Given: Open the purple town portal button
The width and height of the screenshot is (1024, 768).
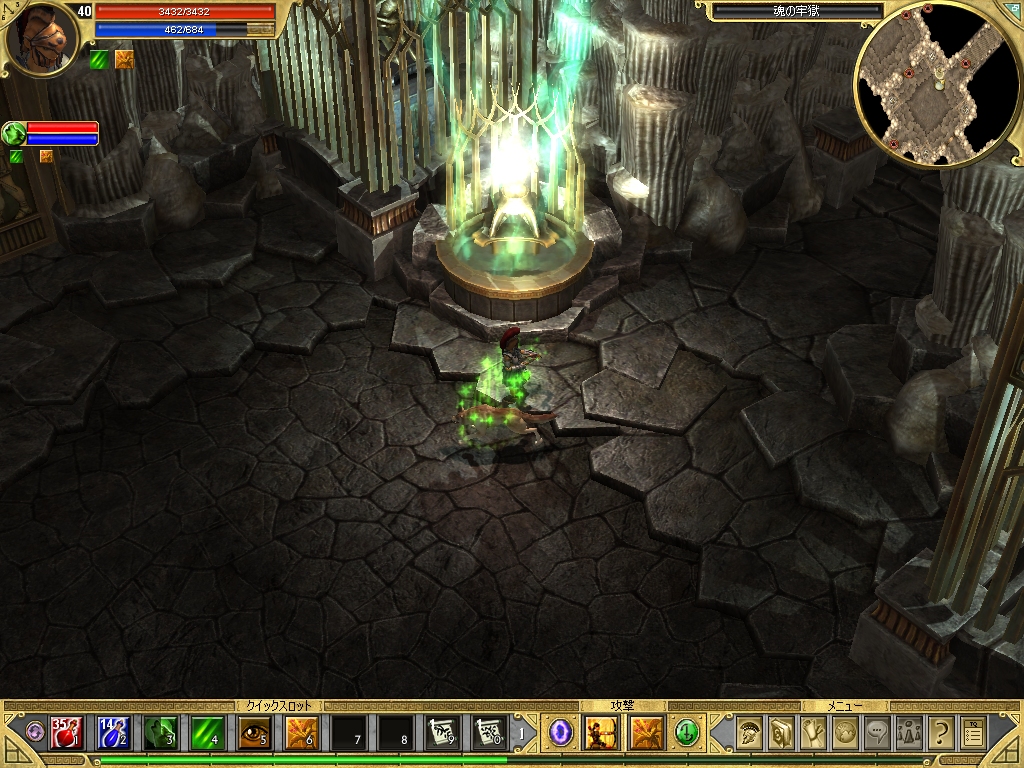Looking at the screenshot, I should 561,733.
